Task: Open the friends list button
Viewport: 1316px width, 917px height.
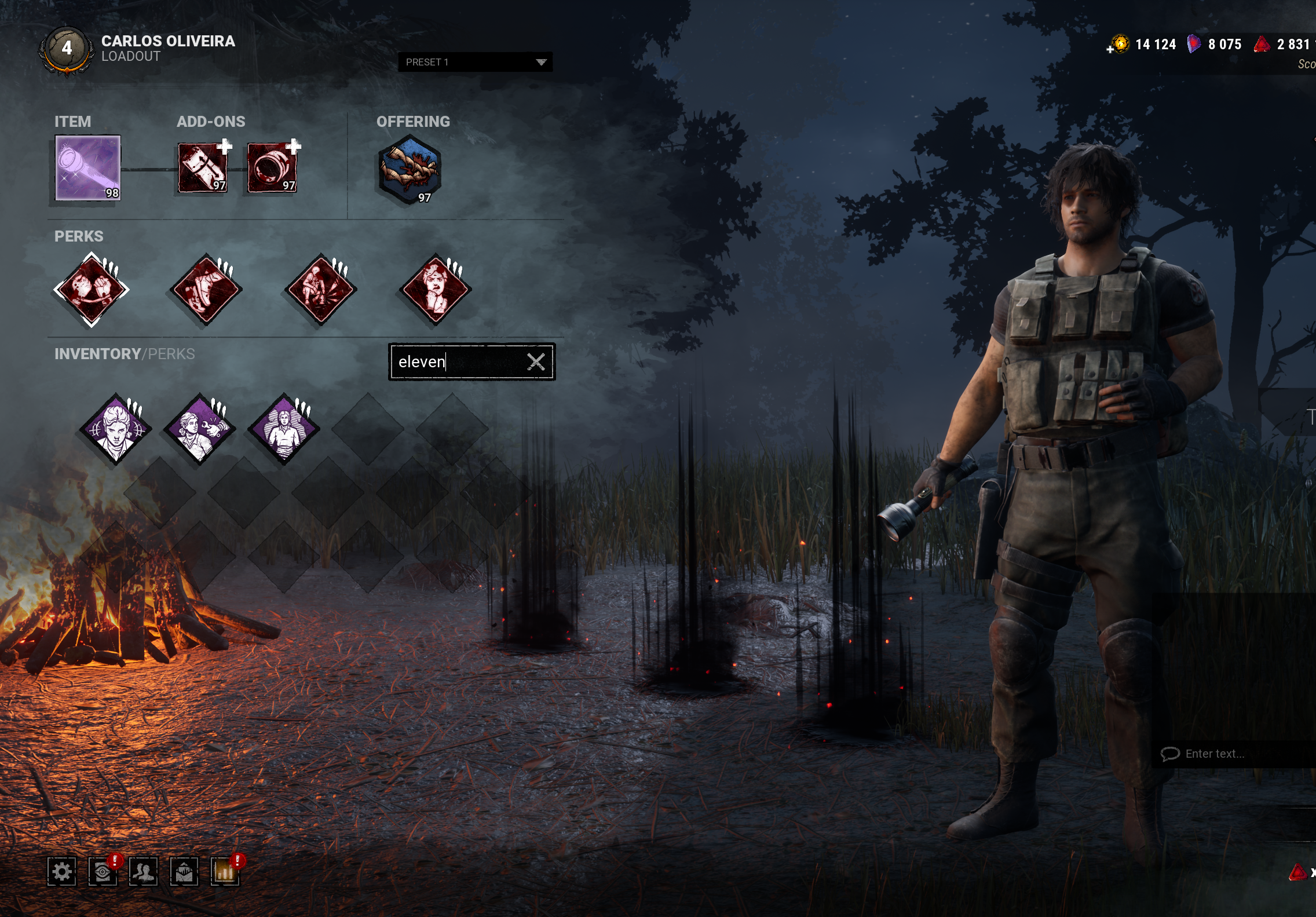Action: pyautogui.click(x=143, y=872)
